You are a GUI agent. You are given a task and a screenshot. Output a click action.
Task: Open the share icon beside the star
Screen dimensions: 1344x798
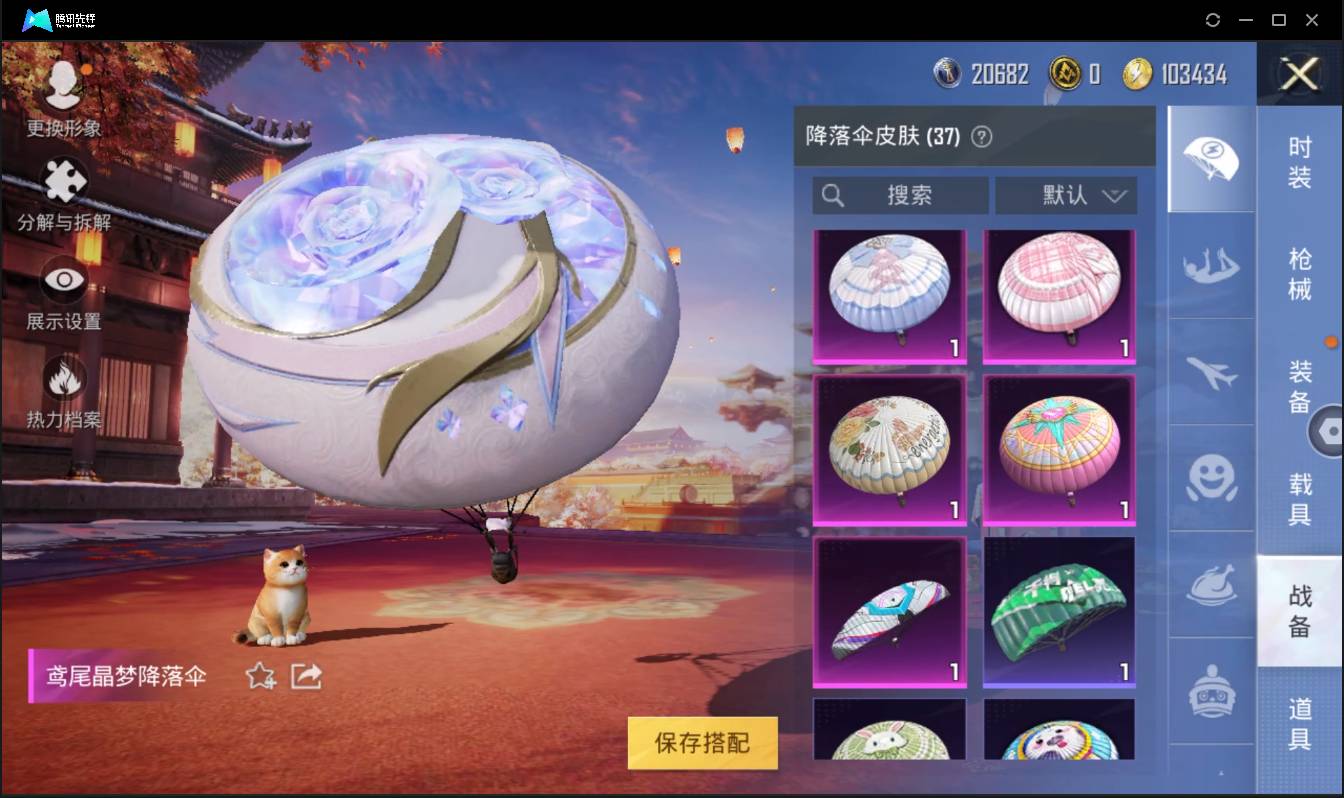tap(305, 677)
